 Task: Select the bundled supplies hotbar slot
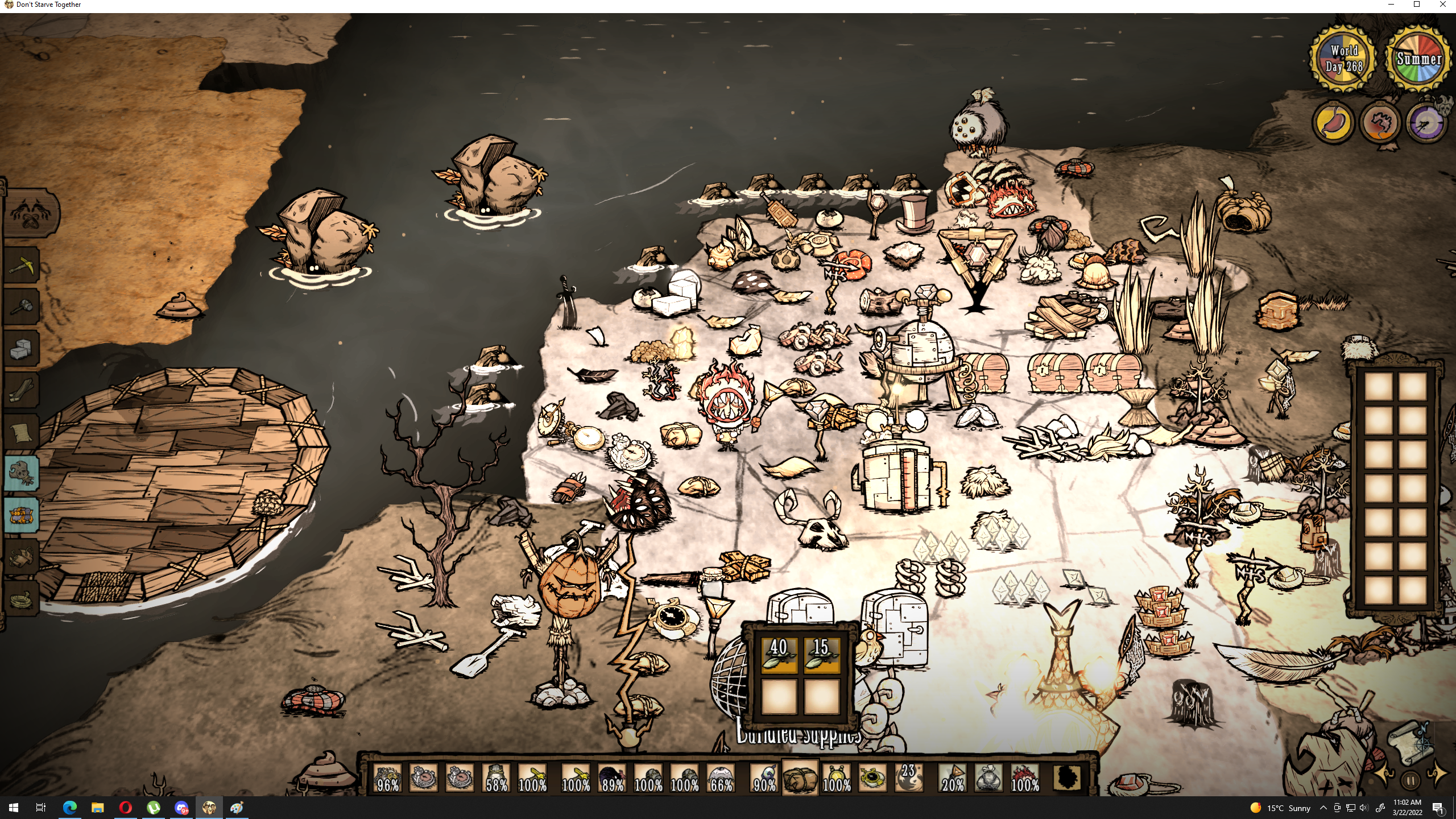point(800,777)
